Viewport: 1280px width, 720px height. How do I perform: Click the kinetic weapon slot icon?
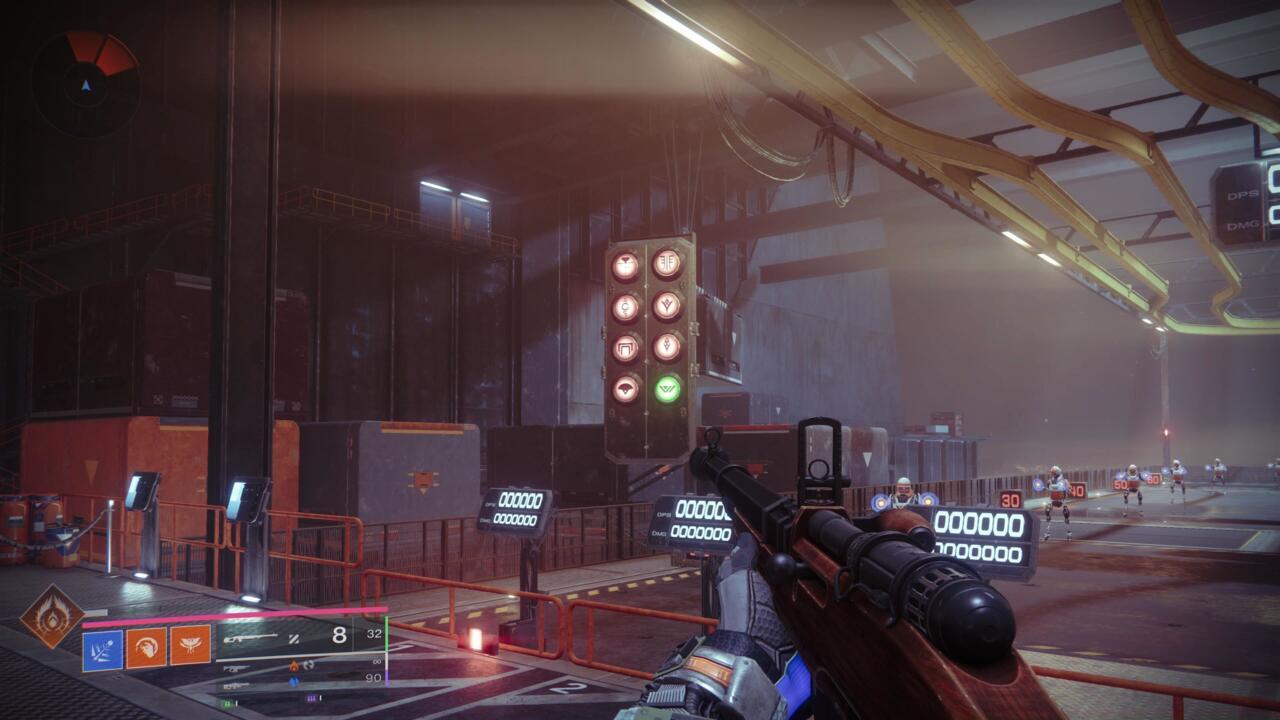point(239,666)
